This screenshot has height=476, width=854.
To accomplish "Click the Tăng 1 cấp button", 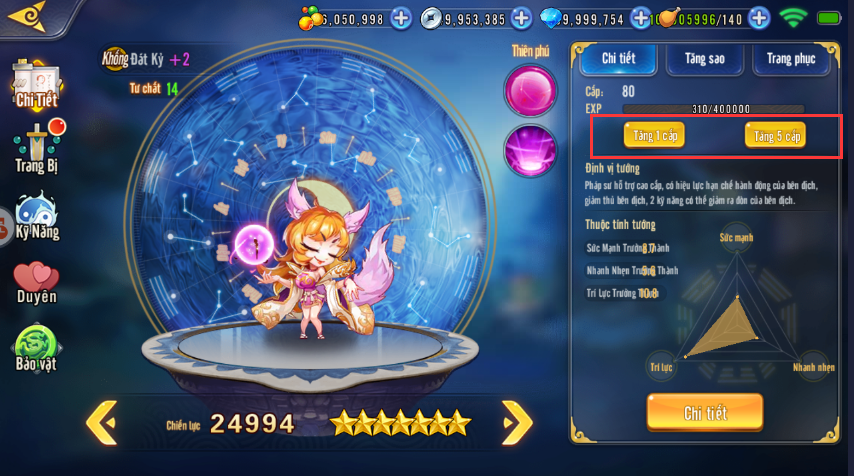I will point(654,135).
